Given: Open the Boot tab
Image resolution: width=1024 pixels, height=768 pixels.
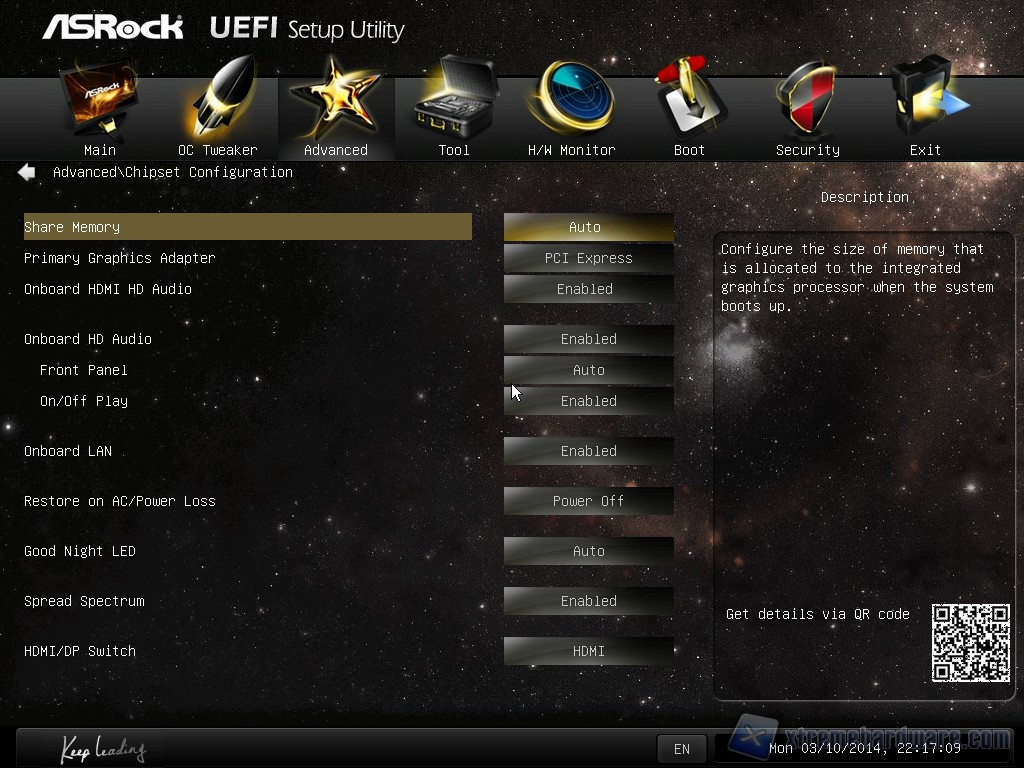Looking at the screenshot, I should tap(689, 112).
